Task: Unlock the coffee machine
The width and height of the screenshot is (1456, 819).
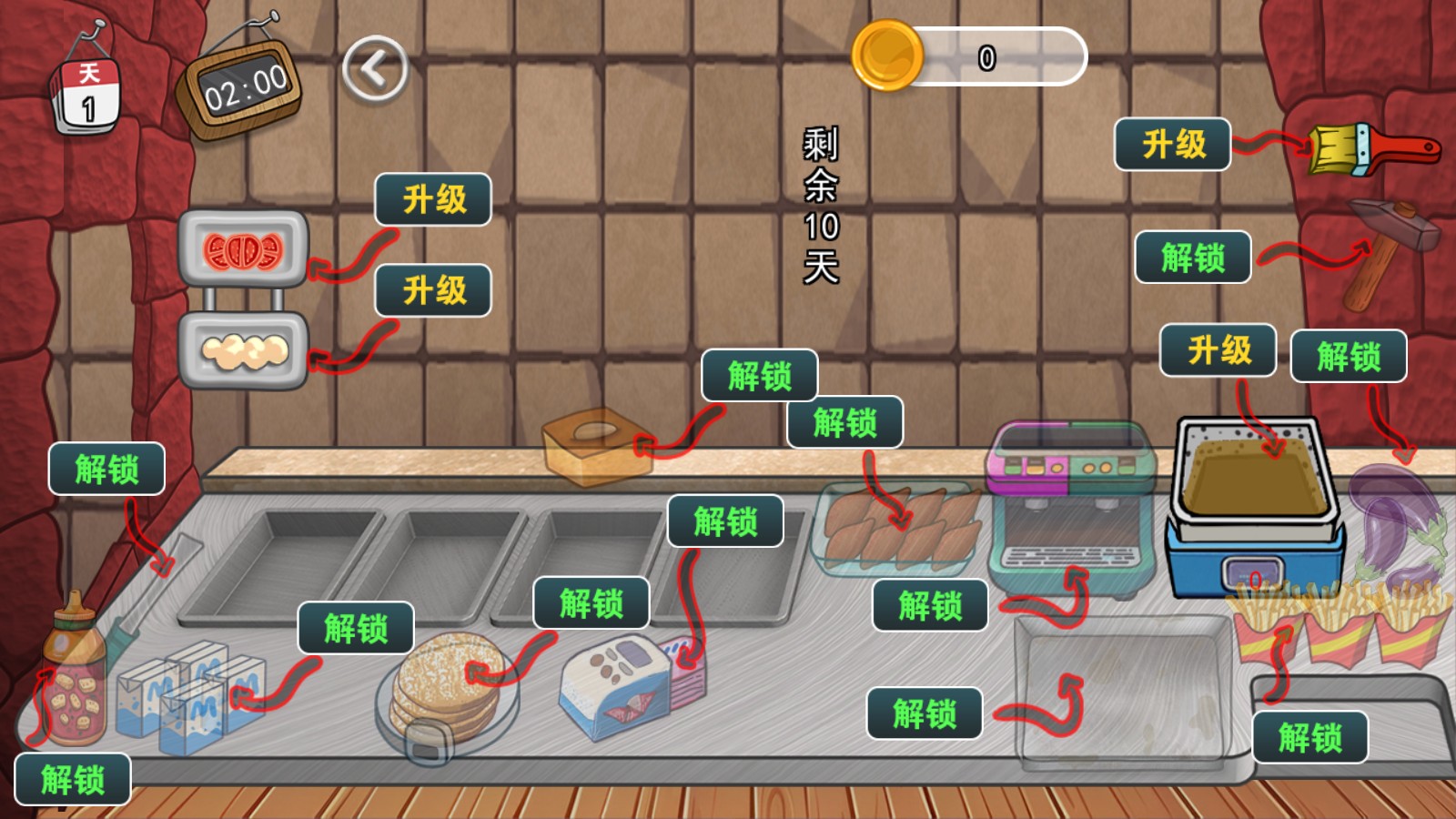Action: (929, 605)
